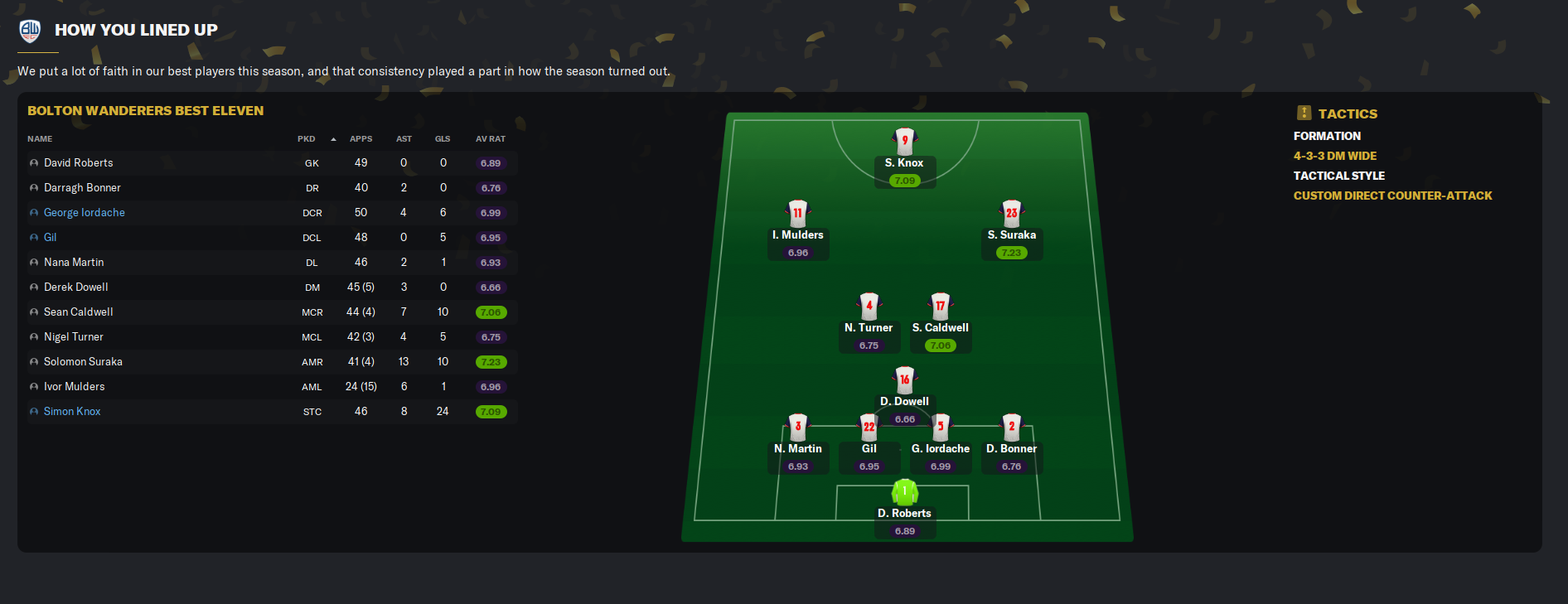Select Darragh Bonner in the list

[x=82, y=188]
